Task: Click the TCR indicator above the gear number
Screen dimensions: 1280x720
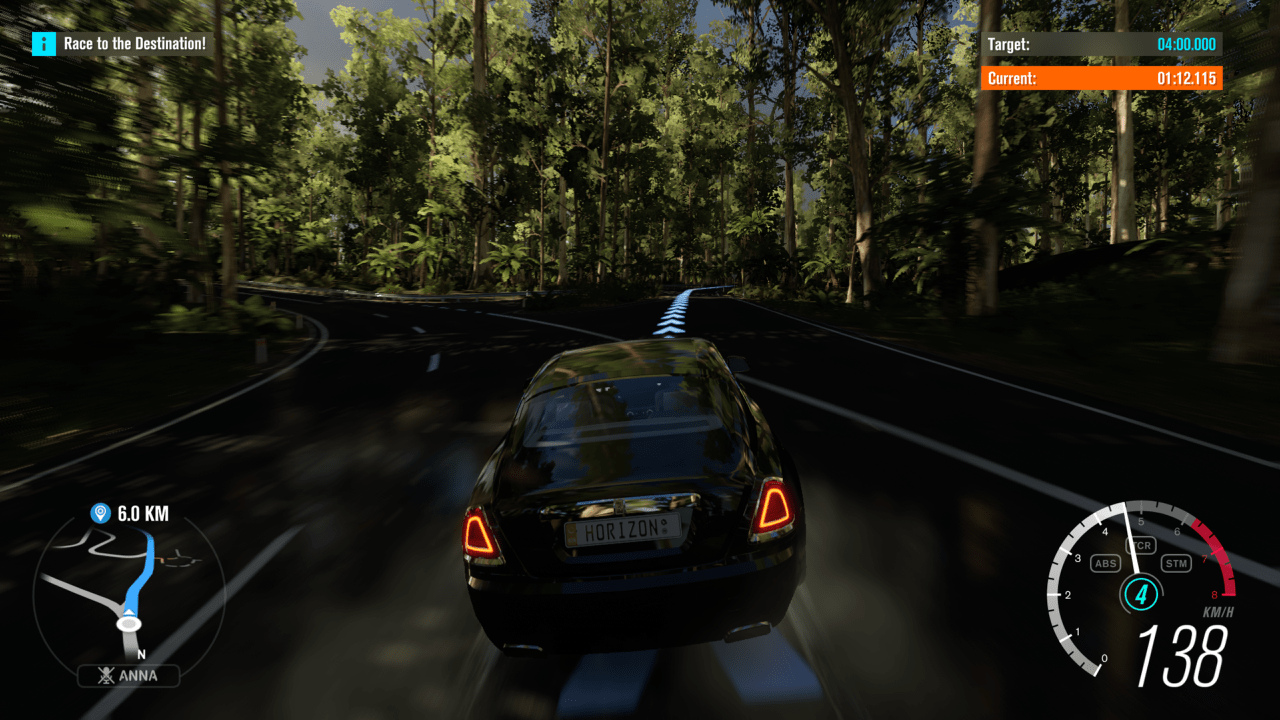Action: (1141, 545)
